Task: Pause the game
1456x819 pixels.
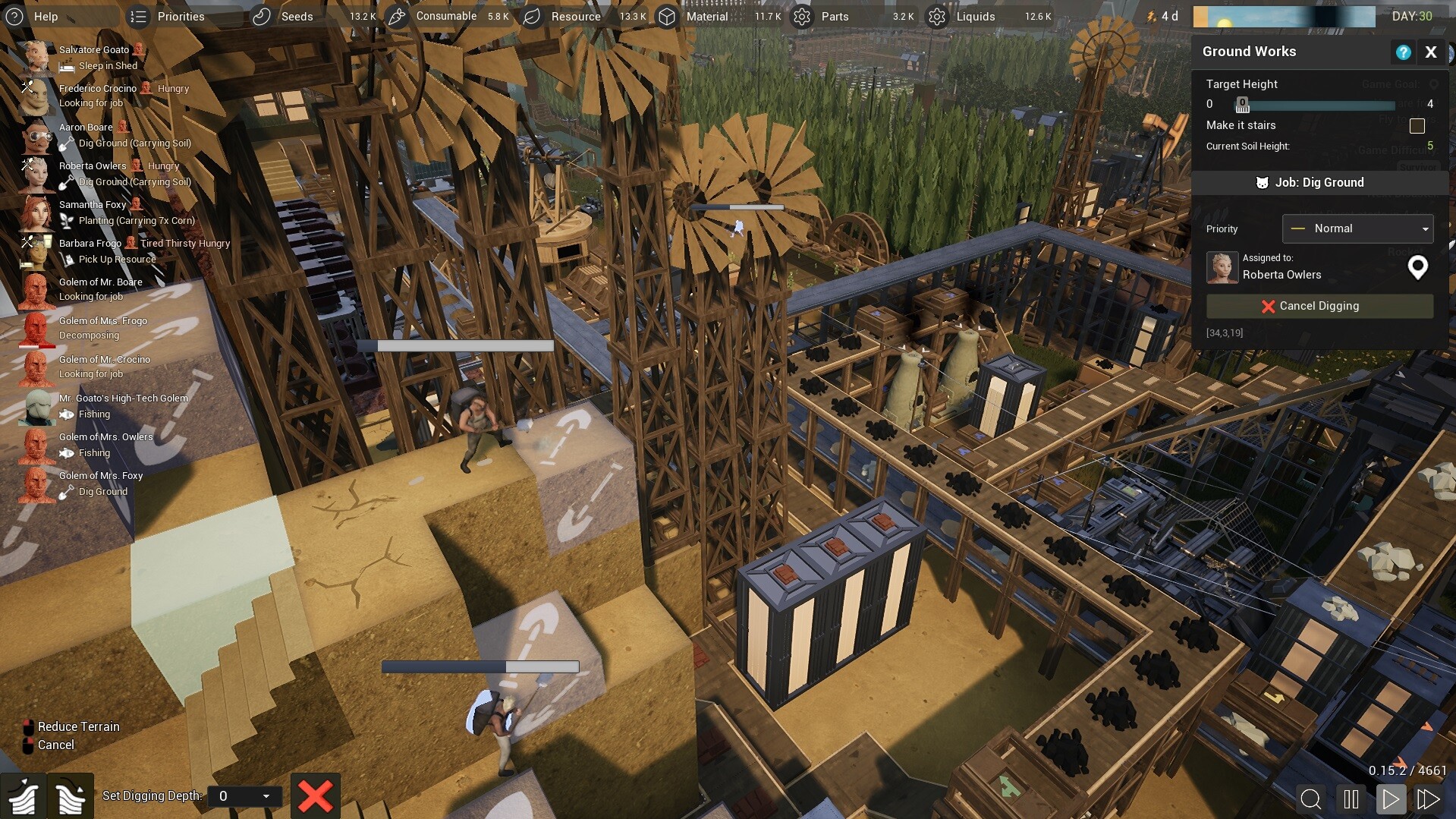Action: click(1351, 799)
